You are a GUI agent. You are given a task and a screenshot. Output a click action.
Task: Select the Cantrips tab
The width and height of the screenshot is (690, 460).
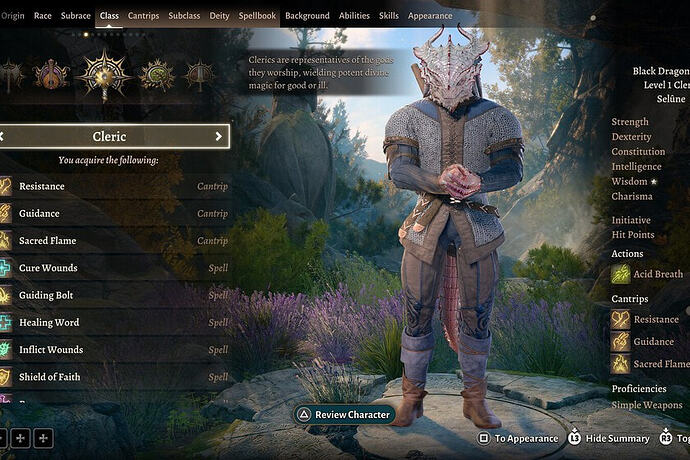coord(143,16)
